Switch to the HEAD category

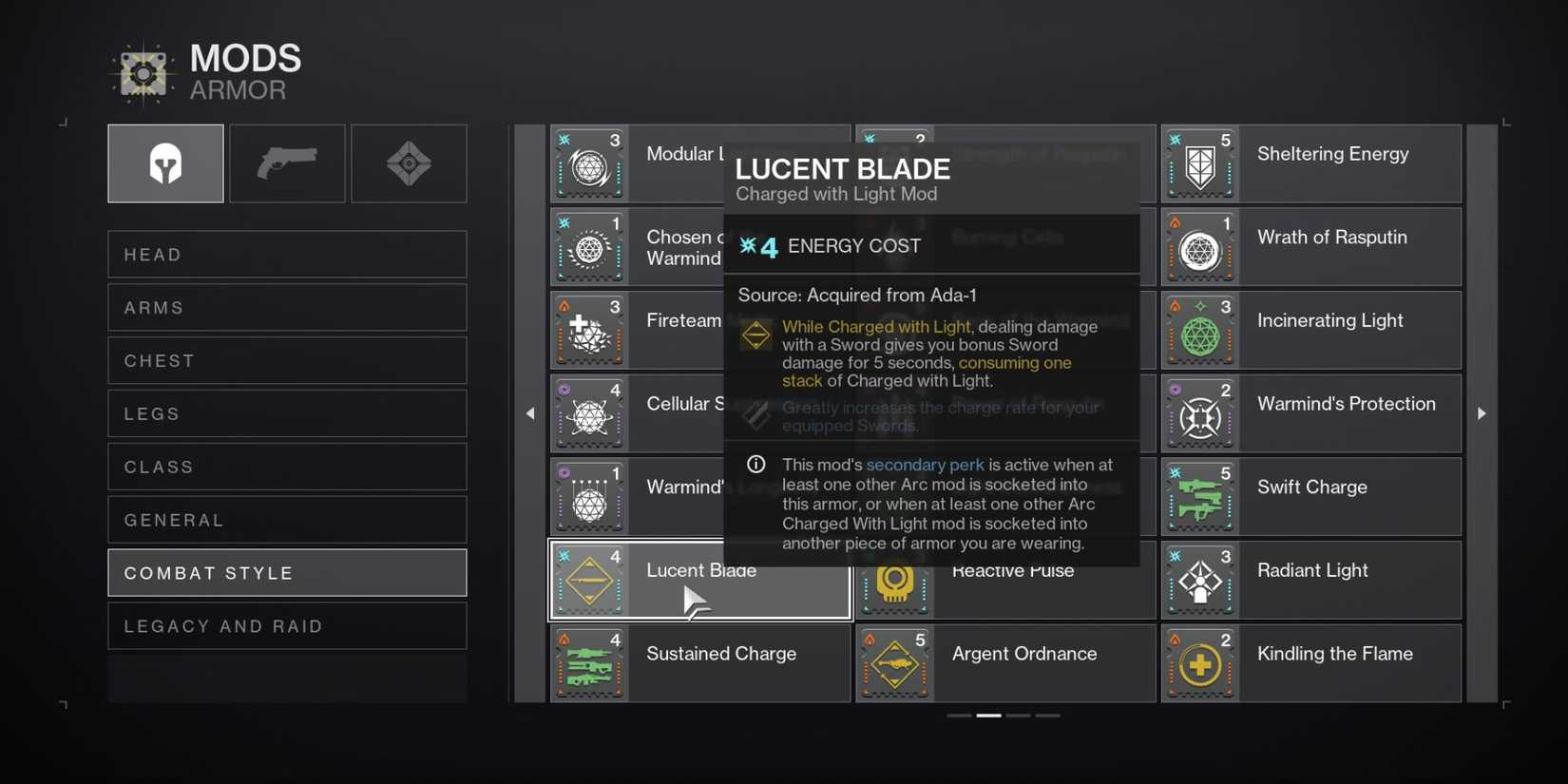(x=286, y=254)
